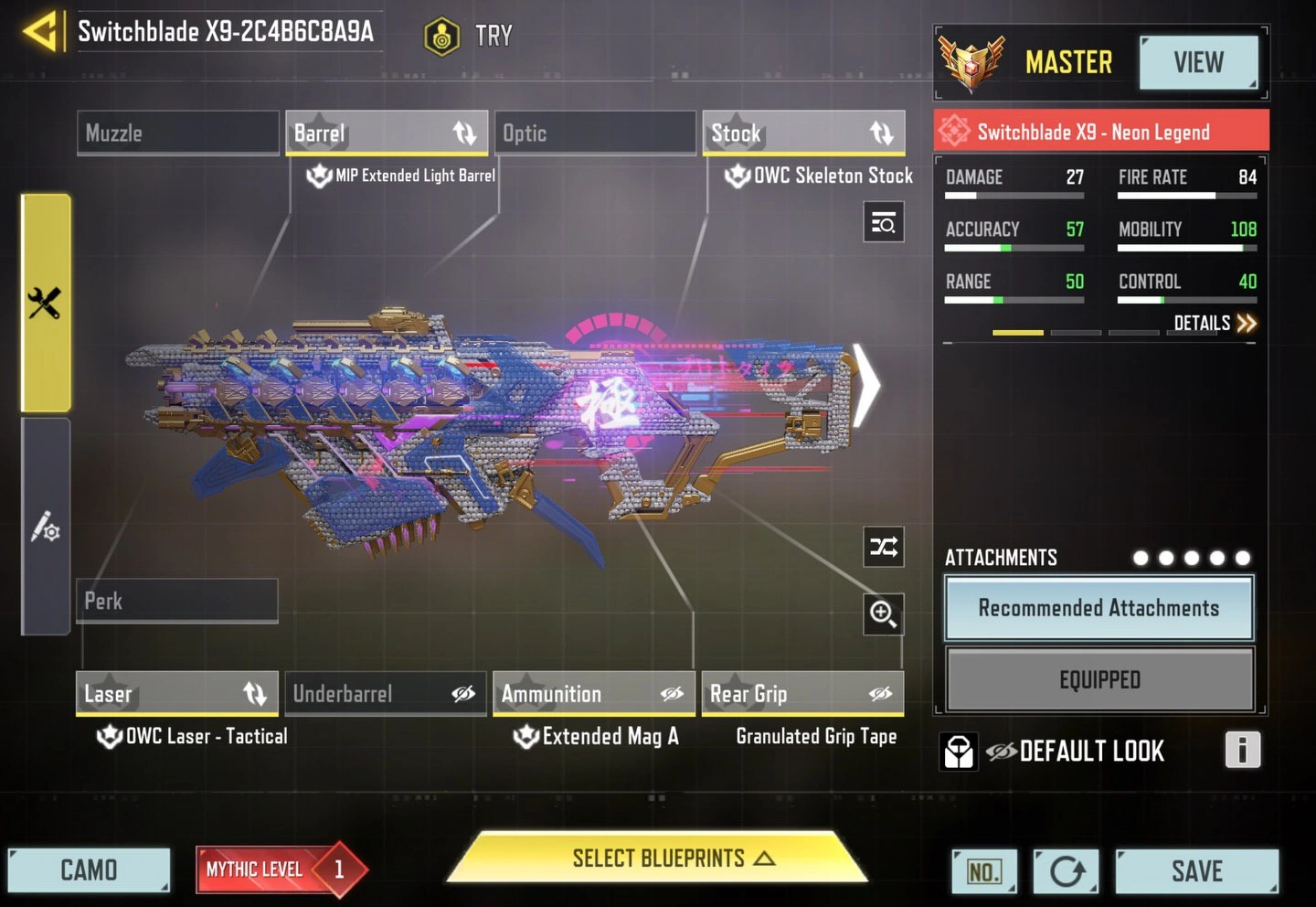Choose the Rear Grip slot

coord(802,694)
